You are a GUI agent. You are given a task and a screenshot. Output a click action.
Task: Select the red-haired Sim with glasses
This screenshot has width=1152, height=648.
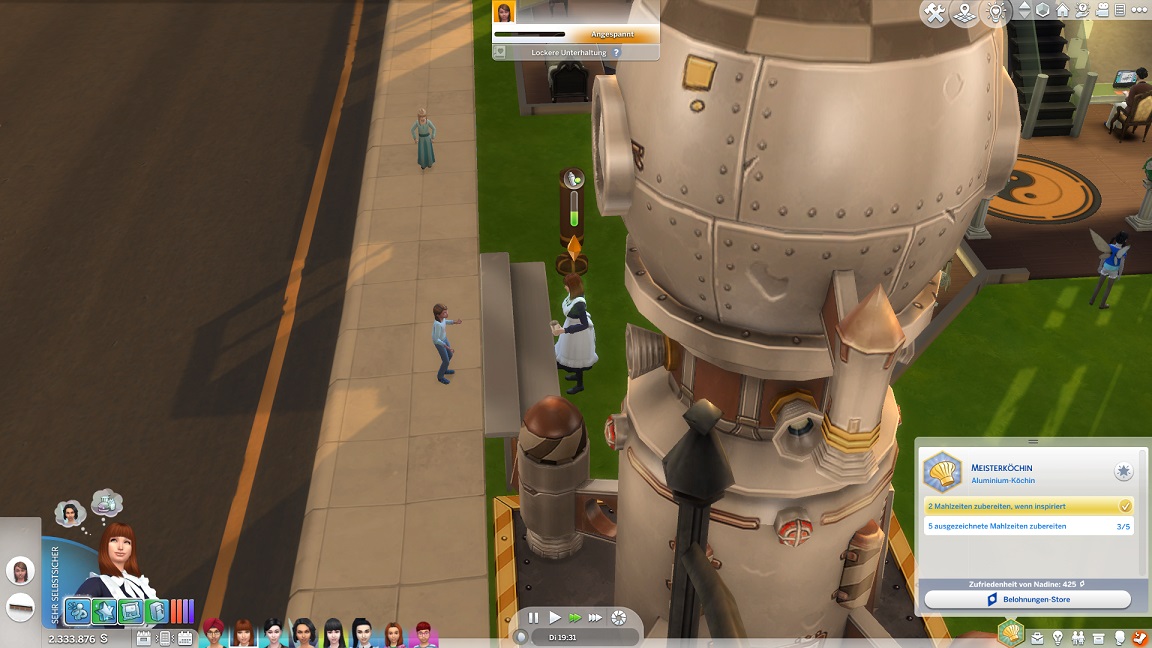[x=425, y=634]
